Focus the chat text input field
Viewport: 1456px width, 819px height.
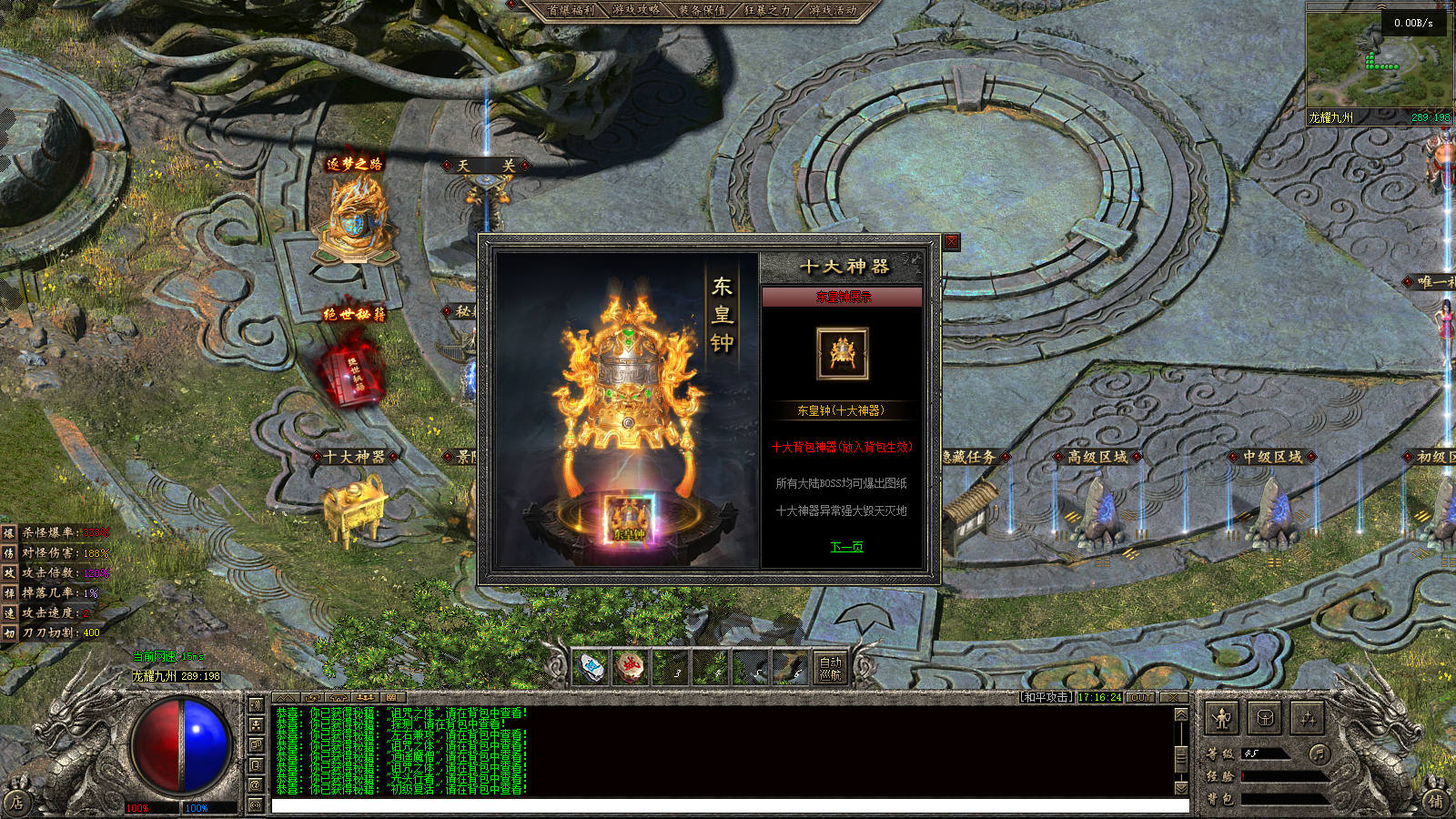pos(728,806)
